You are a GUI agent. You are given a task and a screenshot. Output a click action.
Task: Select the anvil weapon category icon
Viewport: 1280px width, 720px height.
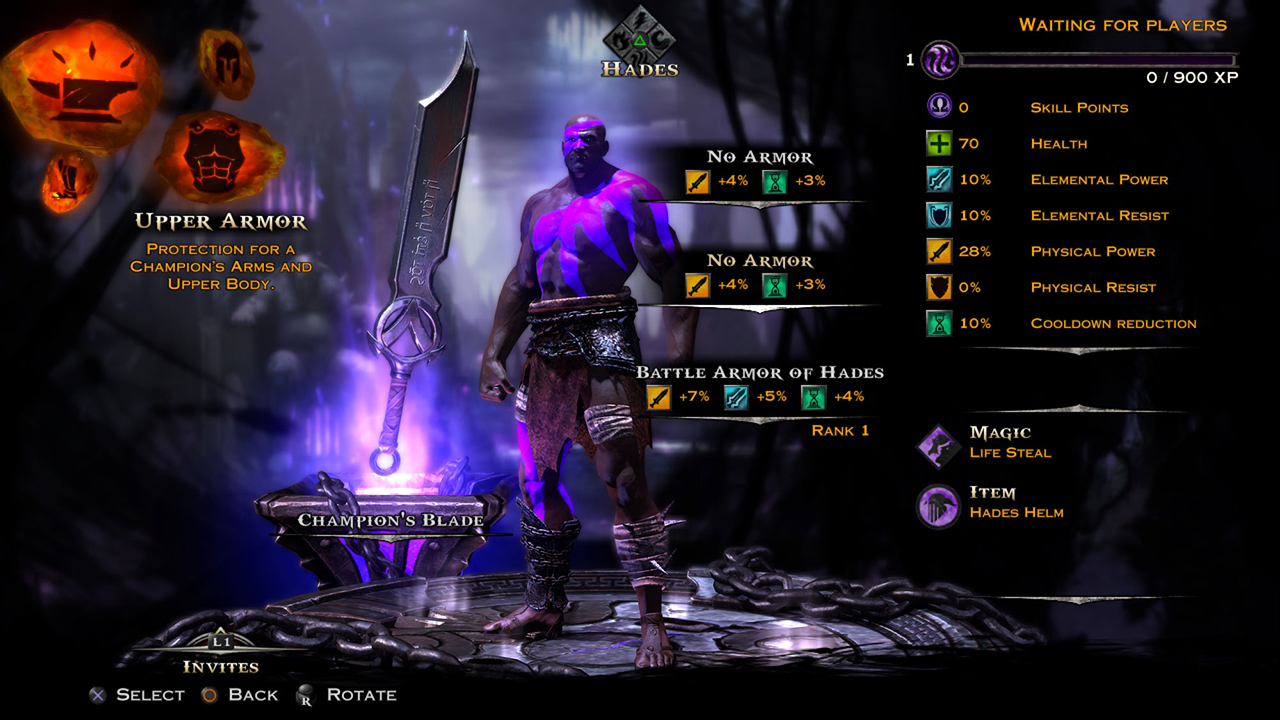(x=82, y=87)
